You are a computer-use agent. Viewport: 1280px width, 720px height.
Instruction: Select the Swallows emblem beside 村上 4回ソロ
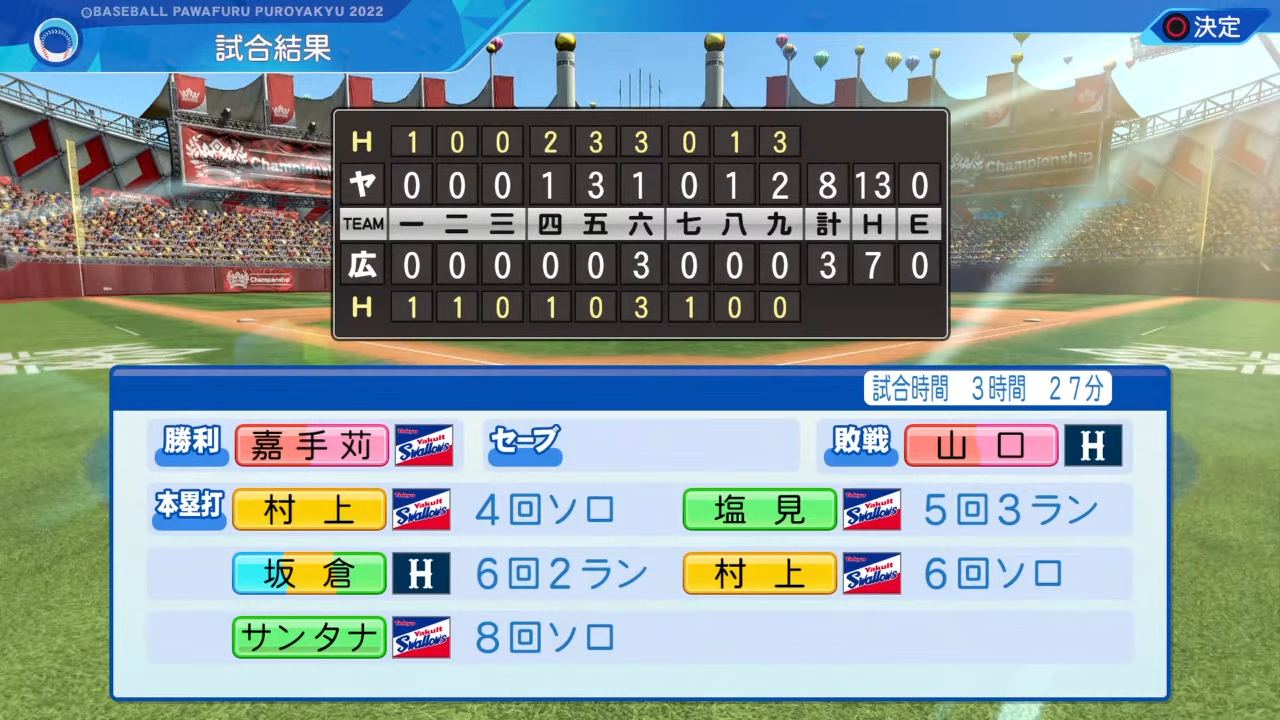pyautogui.click(x=424, y=509)
